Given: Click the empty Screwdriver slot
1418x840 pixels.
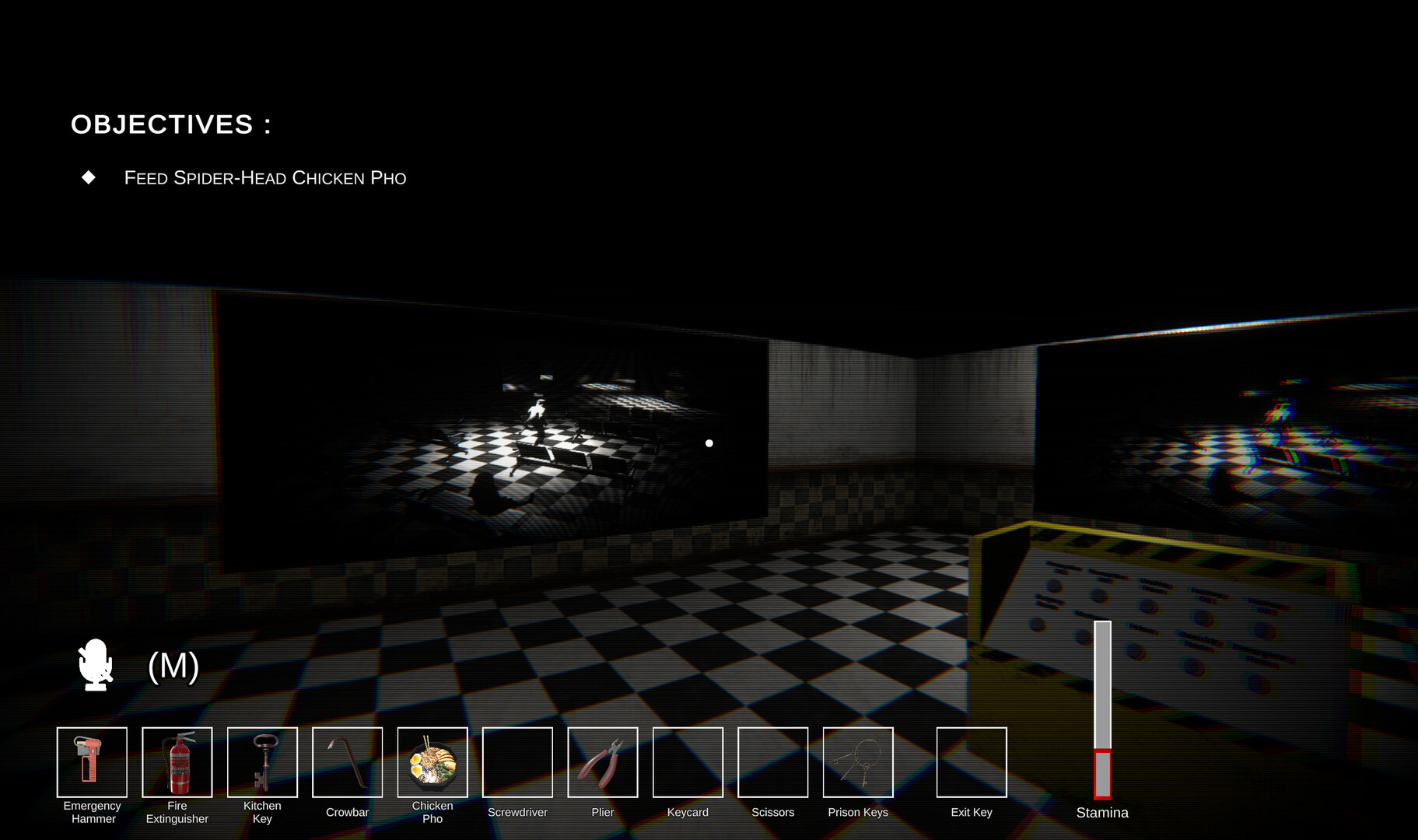Looking at the screenshot, I should [517, 762].
